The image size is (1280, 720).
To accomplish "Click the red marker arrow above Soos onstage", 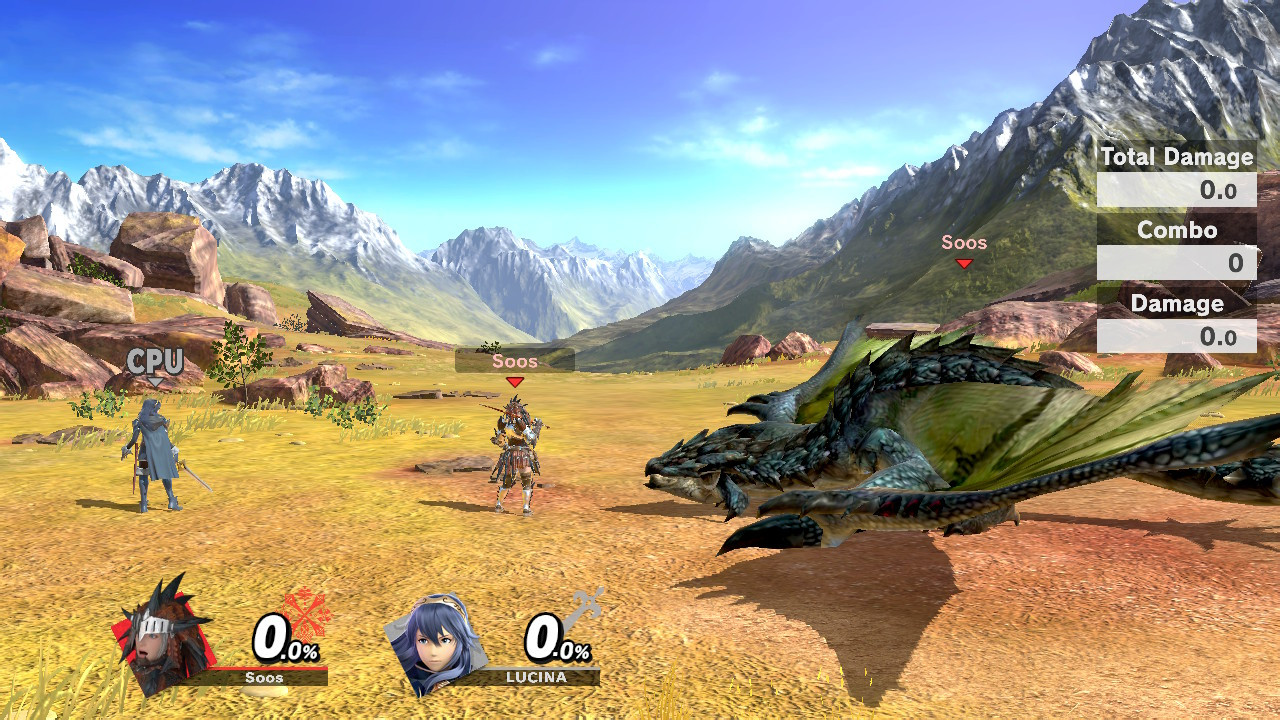I will [513, 380].
